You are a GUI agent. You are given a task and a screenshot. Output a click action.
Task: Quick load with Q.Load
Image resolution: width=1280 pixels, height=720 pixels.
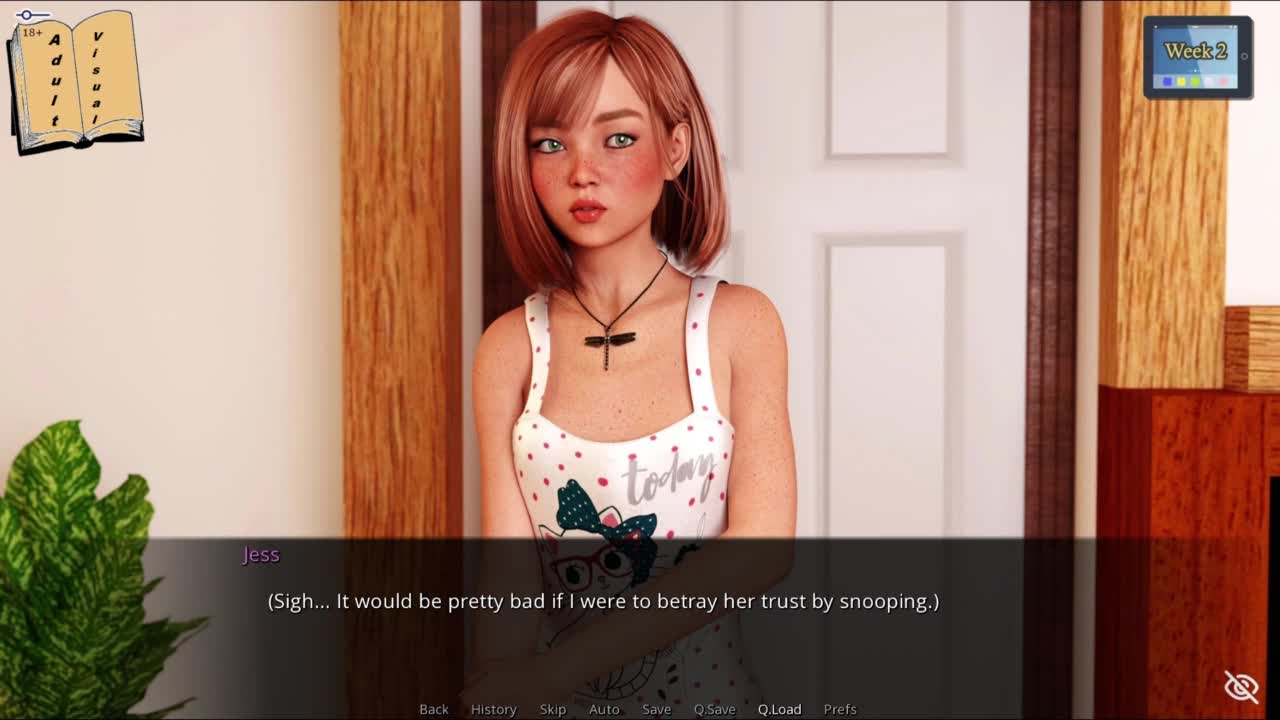779,709
